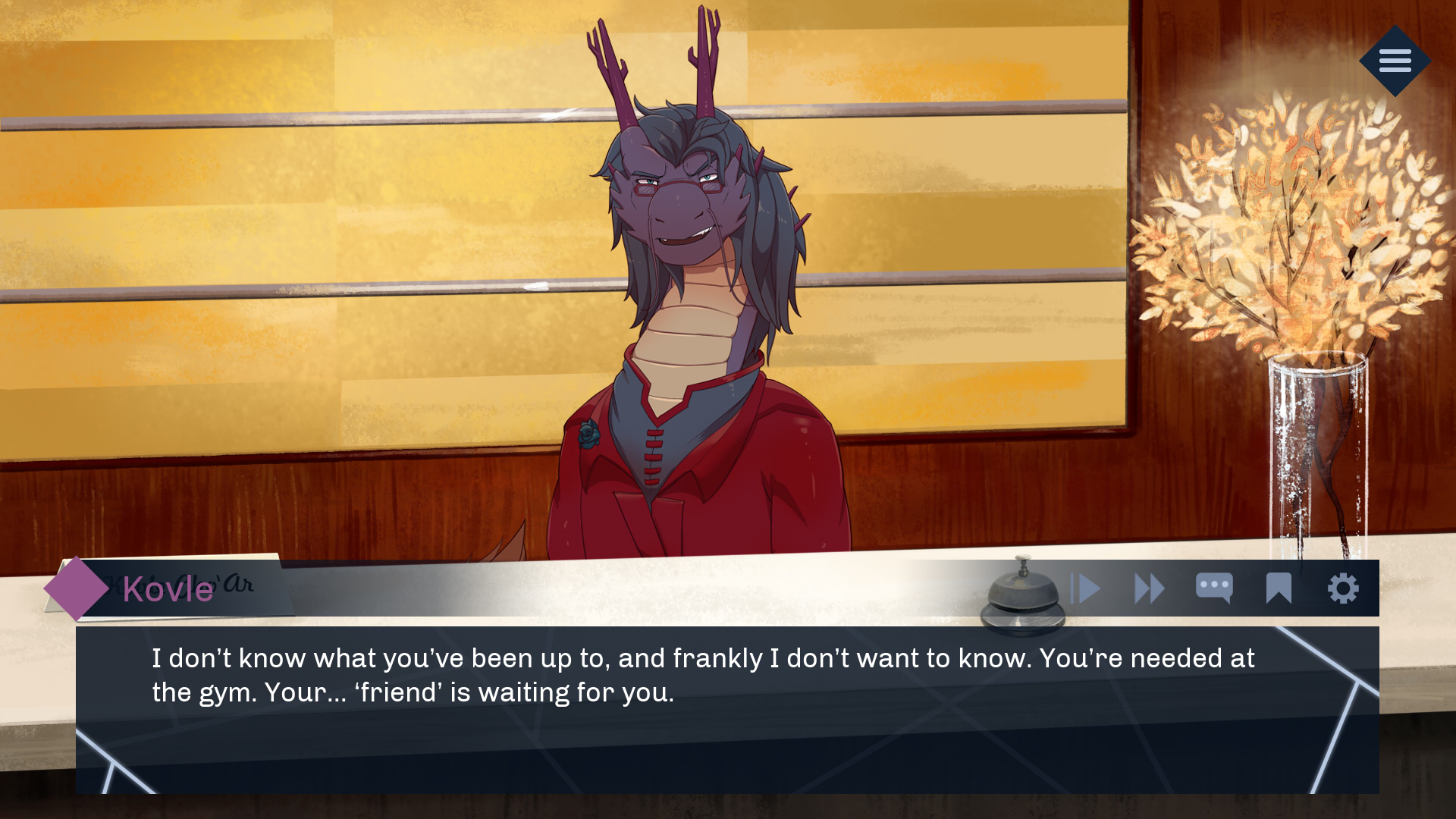This screenshot has width=1456, height=819.
Task: Open the hamburger menu in the diamond
Action: point(1395,61)
